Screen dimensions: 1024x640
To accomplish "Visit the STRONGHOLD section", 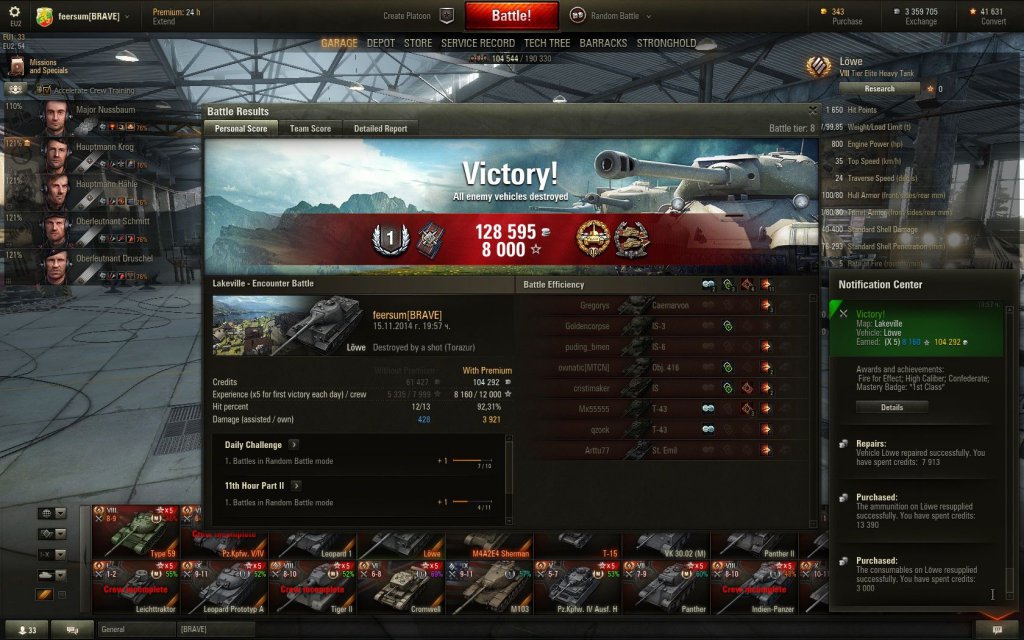I will coord(667,44).
